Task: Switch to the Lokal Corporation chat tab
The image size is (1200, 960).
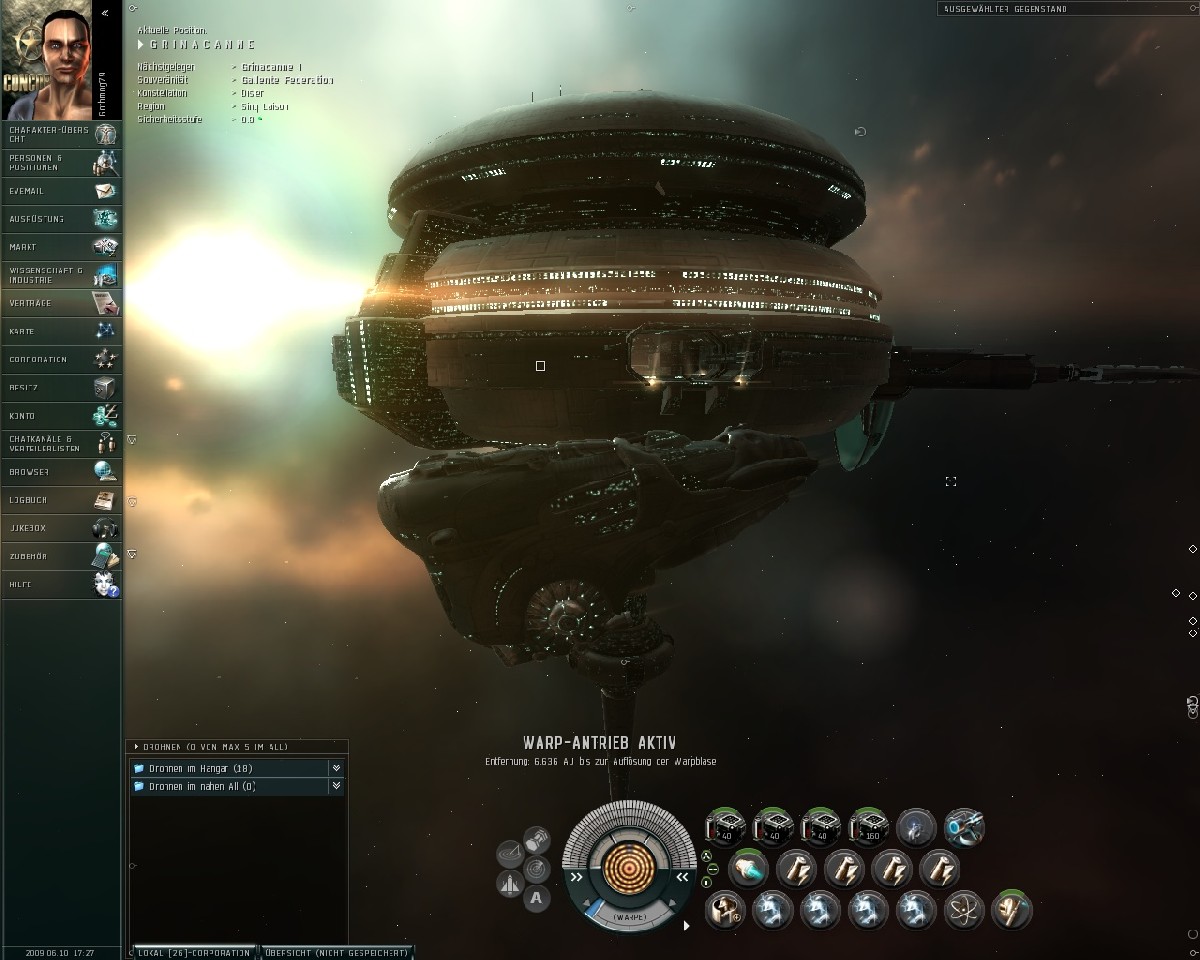Action: [194, 953]
